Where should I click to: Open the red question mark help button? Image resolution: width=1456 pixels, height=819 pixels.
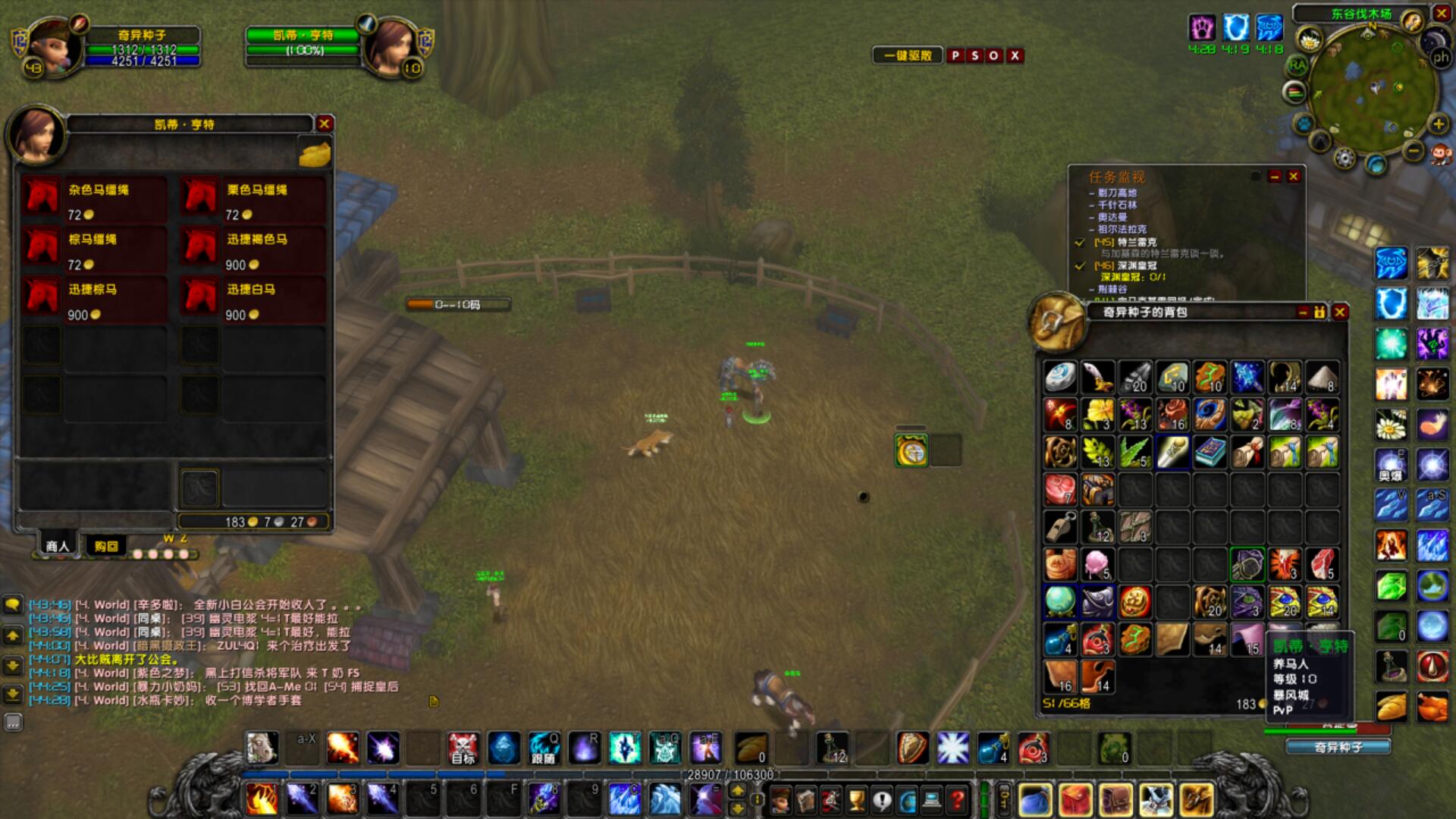958,799
